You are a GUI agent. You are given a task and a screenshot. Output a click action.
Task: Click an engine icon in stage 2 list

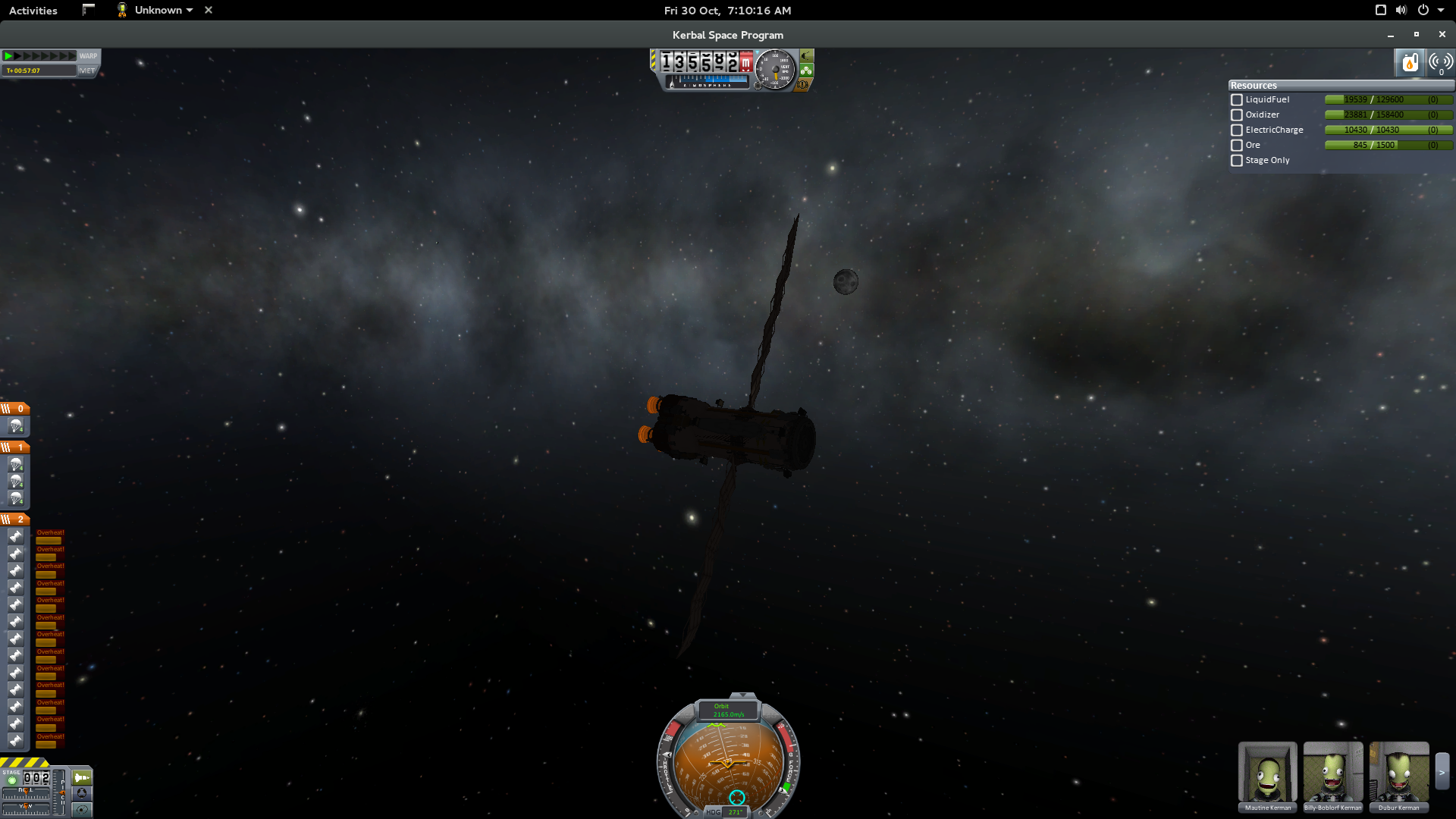coord(16,535)
